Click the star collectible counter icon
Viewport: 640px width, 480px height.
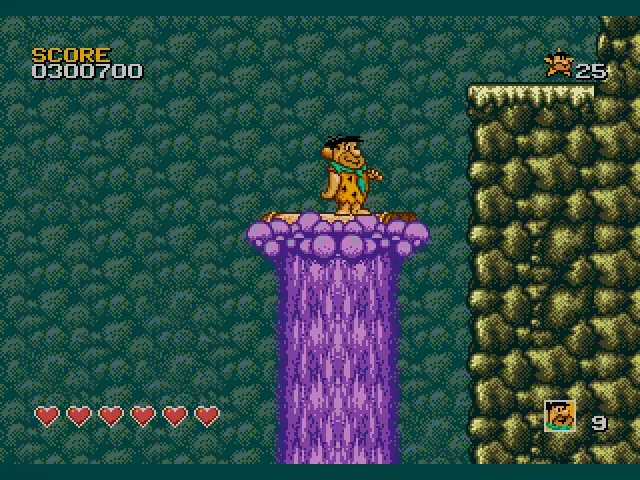pos(558,65)
